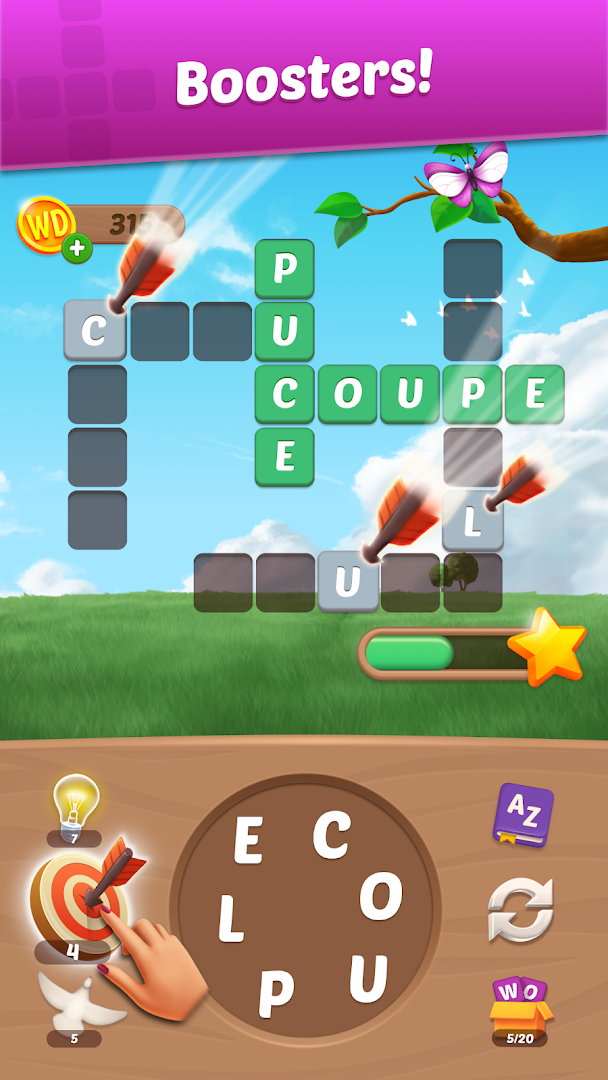Viewport: 608px width, 1080px height.
Task: Select letter P on the wheel
Action: coord(276,991)
